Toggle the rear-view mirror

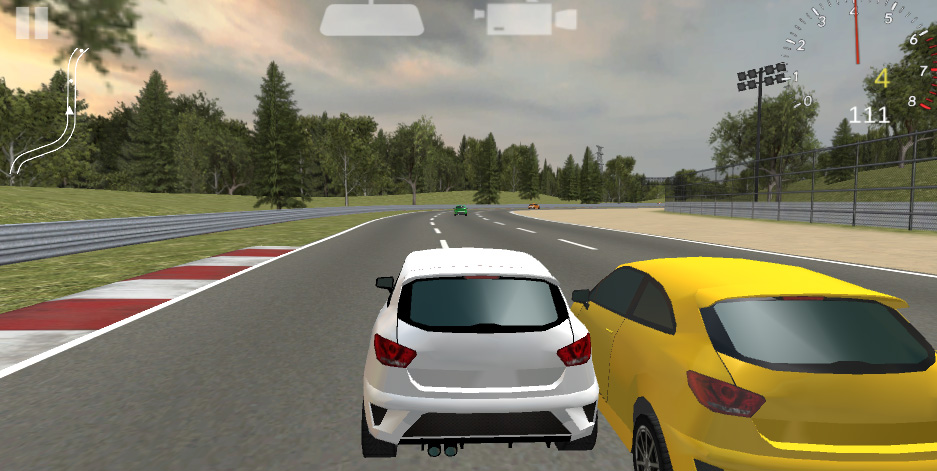click(x=372, y=18)
